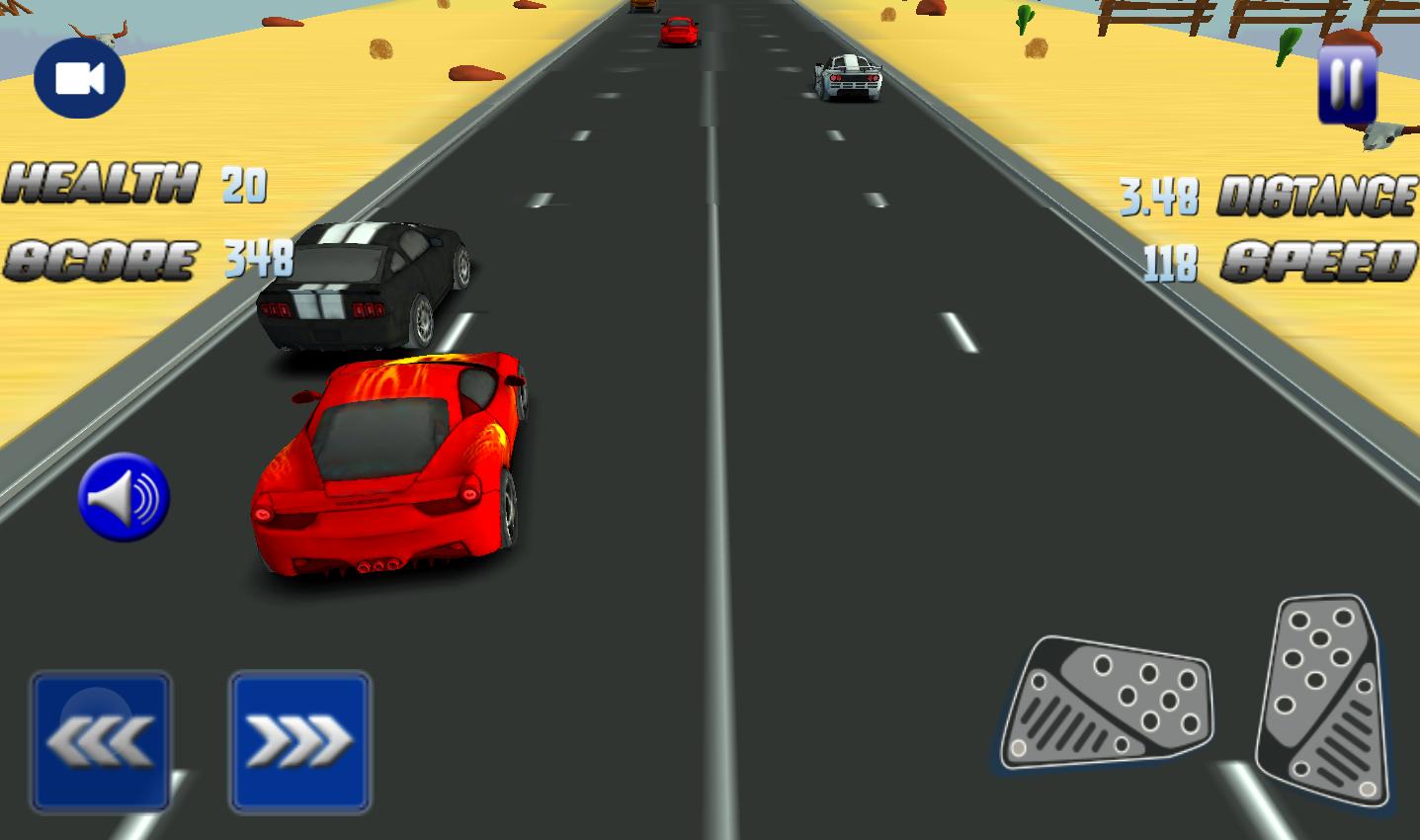This screenshot has height=840, width=1420.
Task: Click the SPEED readout showing 118
Action: click(x=1169, y=260)
